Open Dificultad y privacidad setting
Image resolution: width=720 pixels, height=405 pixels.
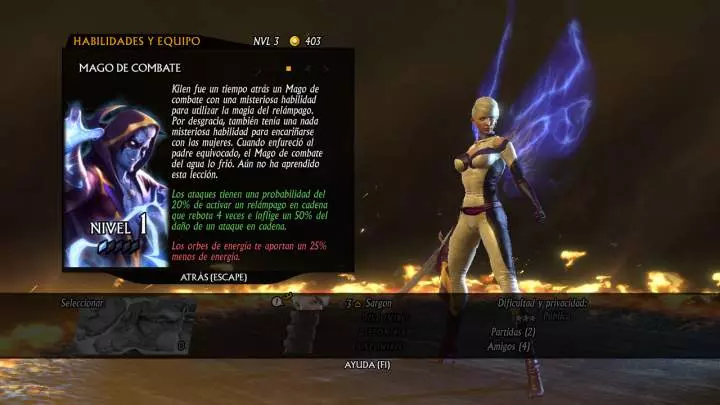tap(542, 302)
